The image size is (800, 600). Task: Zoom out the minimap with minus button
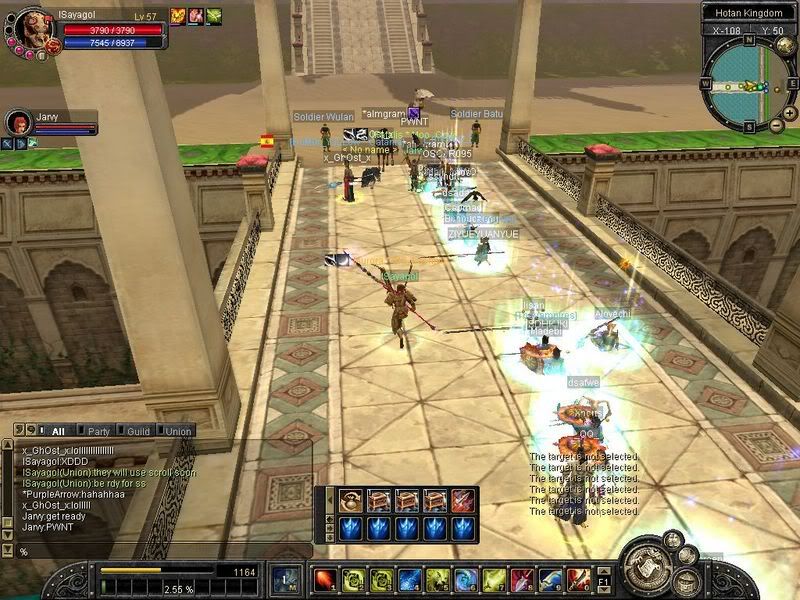(777, 125)
